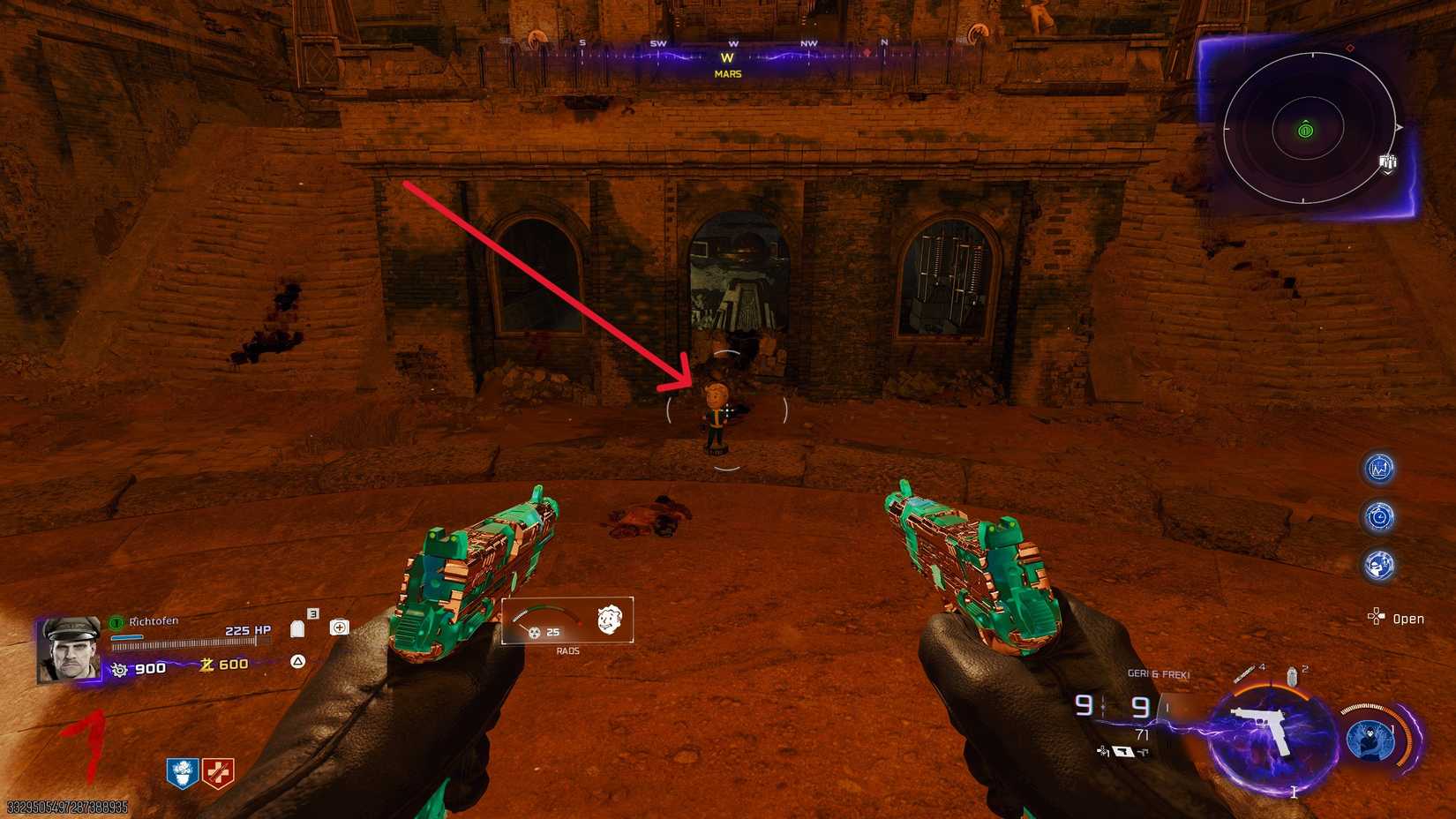The height and width of the screenshot is (819, 1456).
Task: Toggle the stopwatch scorestreak orb
Action: click(1379, 515)
